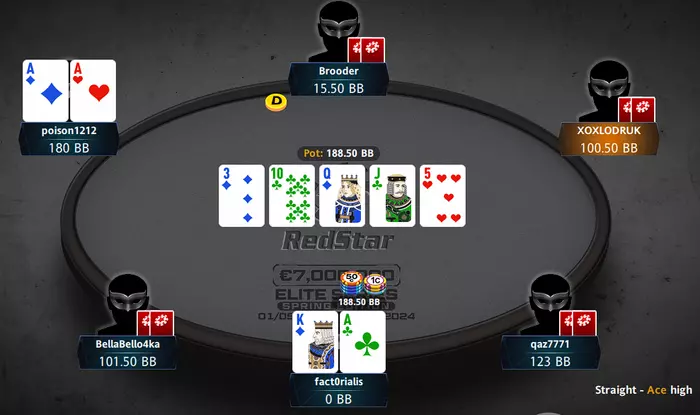Select fact0rialis's king of diamonds card
The height and width of the screenshot is (415, 700).
pyautogui.click(x=315, y=344)
